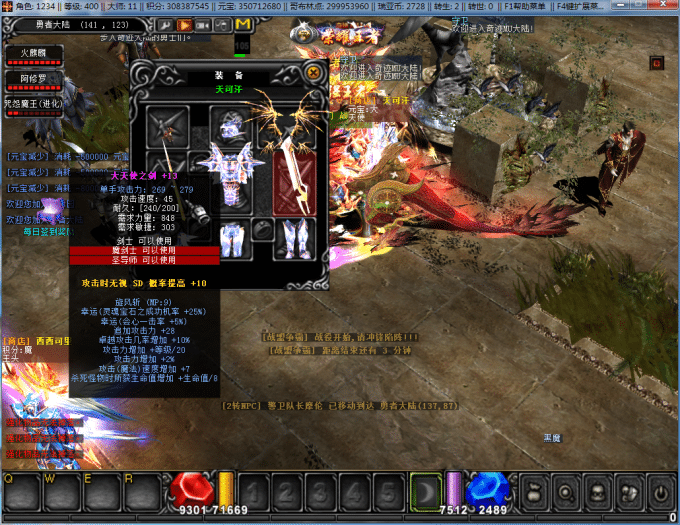Select the helmet equipment slot
Viewport: 680px width, 525px height.
coord(231,124)
